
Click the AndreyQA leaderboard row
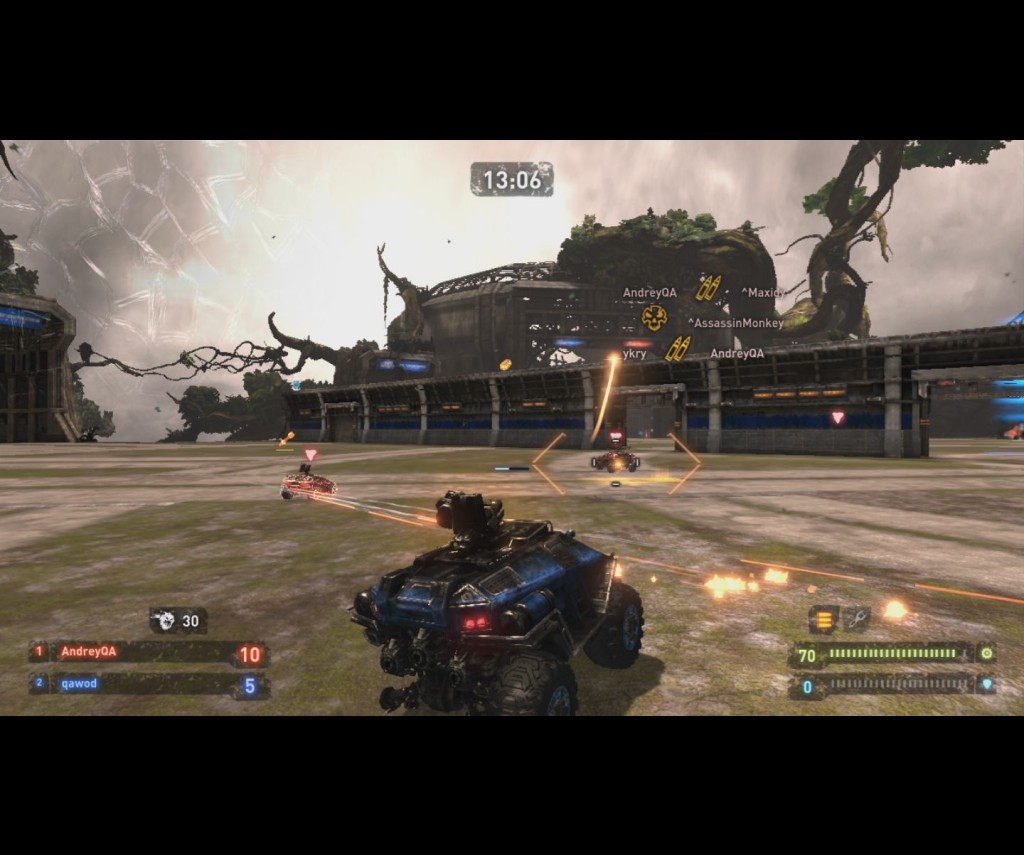[x=148, y=654]
